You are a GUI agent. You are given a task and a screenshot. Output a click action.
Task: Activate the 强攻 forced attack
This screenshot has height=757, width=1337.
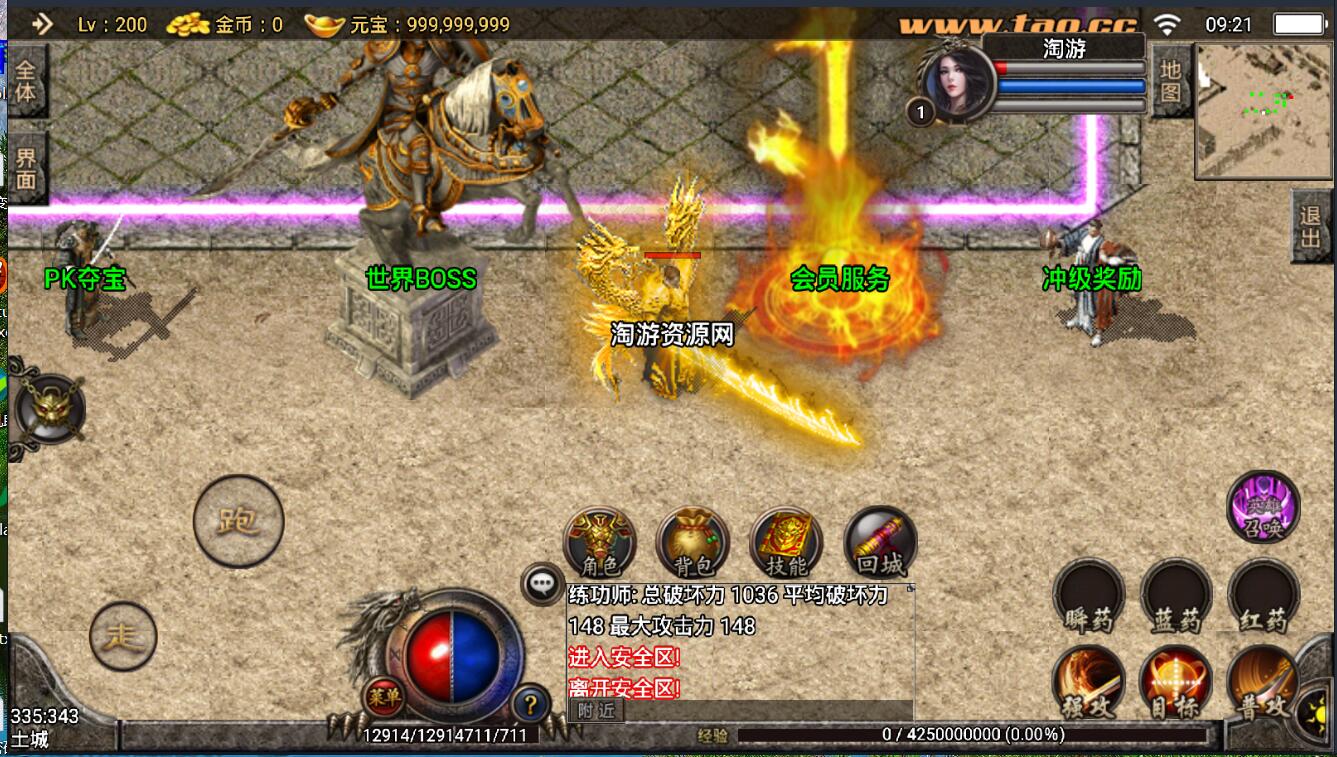1088,683
